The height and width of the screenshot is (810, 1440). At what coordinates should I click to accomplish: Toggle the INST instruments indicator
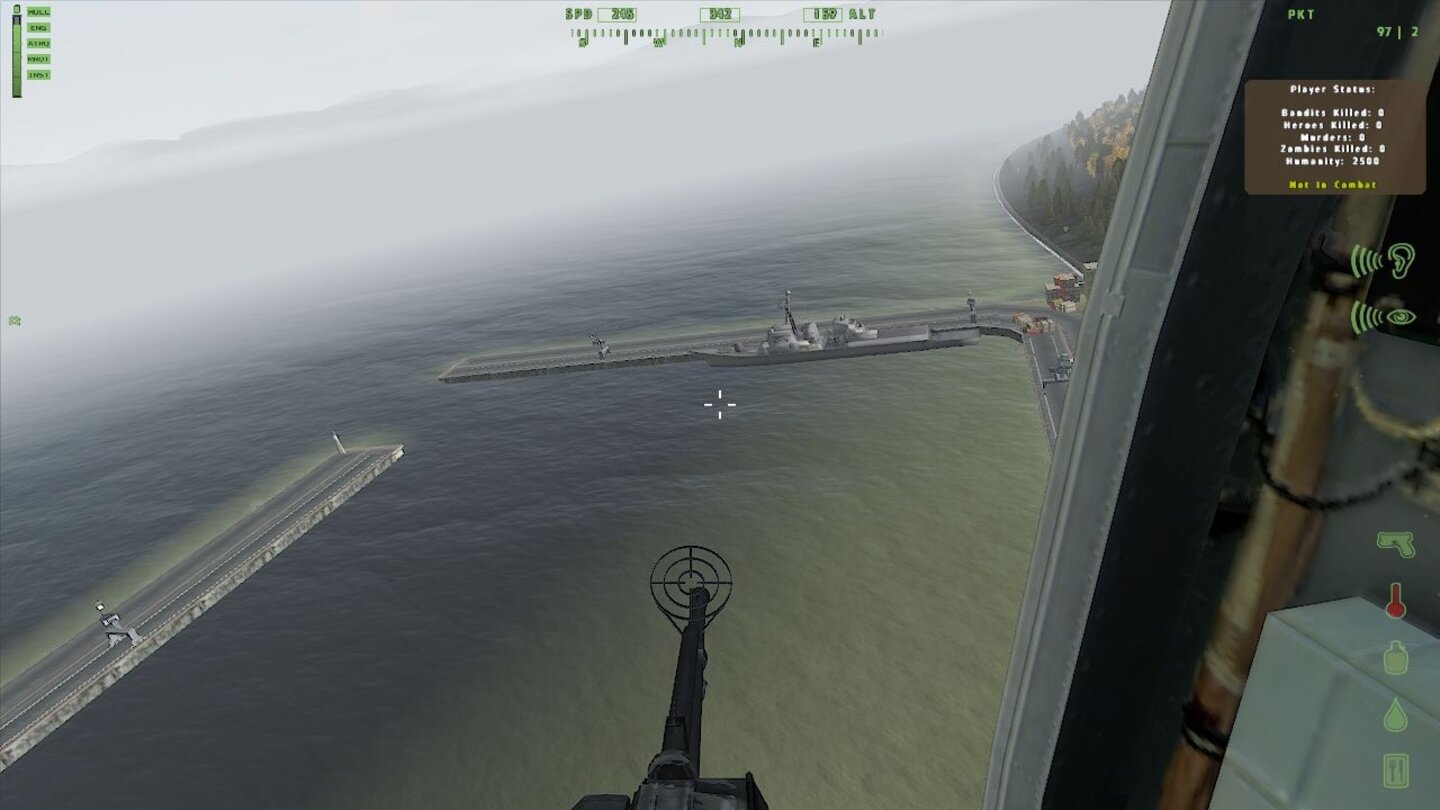[38, 74]
